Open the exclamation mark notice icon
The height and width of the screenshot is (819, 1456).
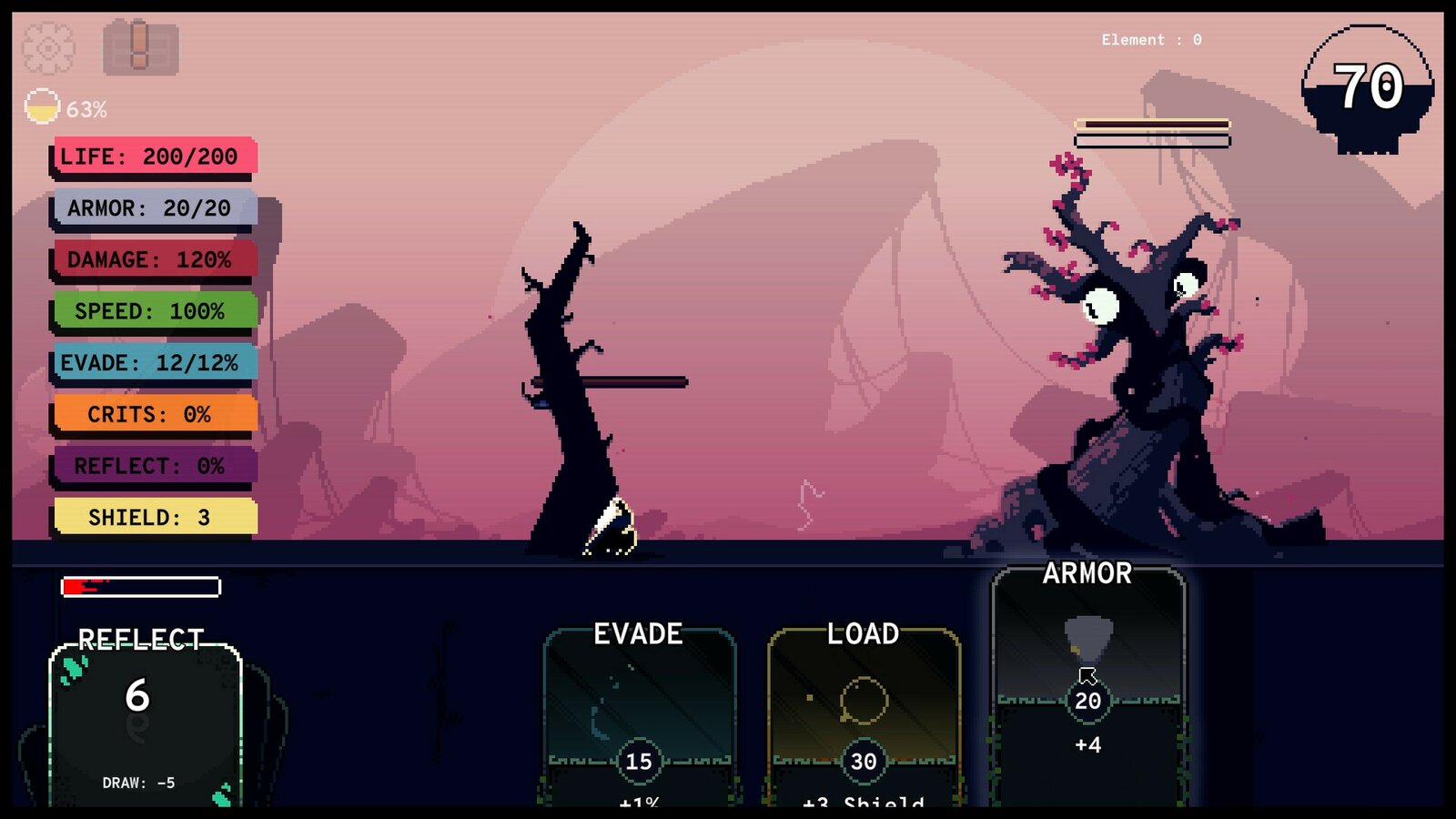pyautogui.click(x=140, y=47)
